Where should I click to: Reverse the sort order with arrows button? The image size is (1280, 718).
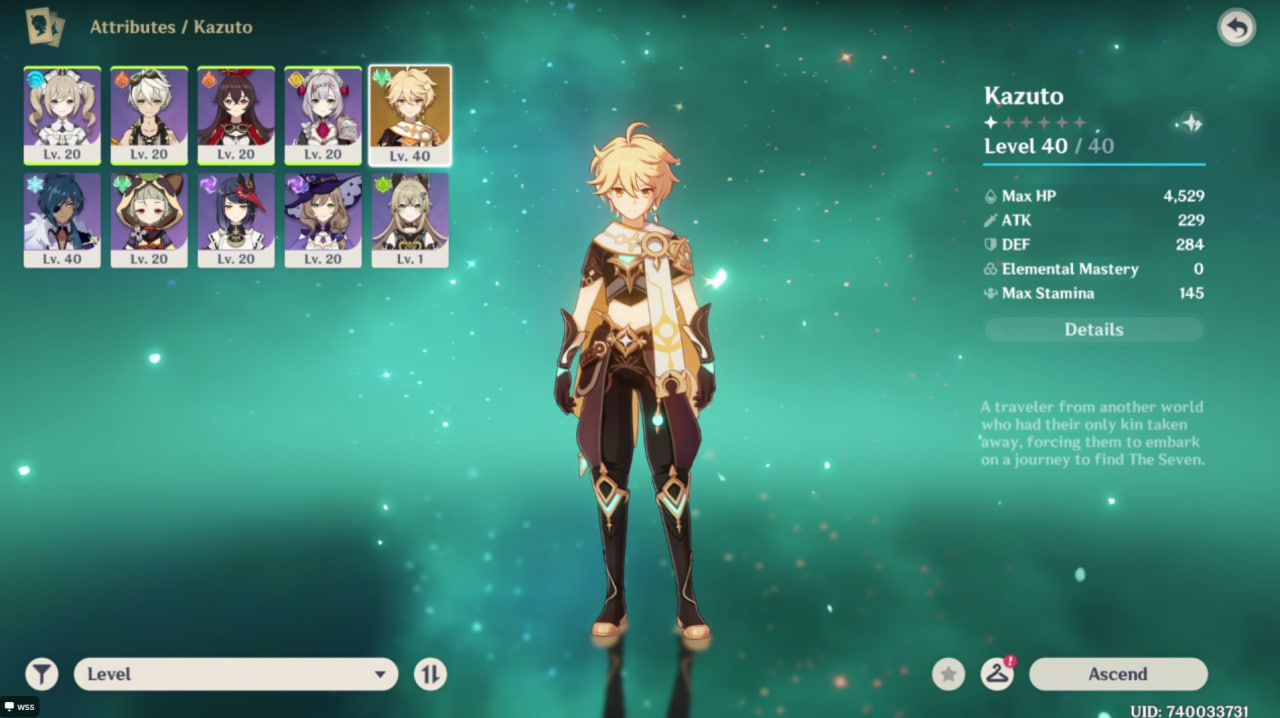pyautogui.click(x=430, y=674)
